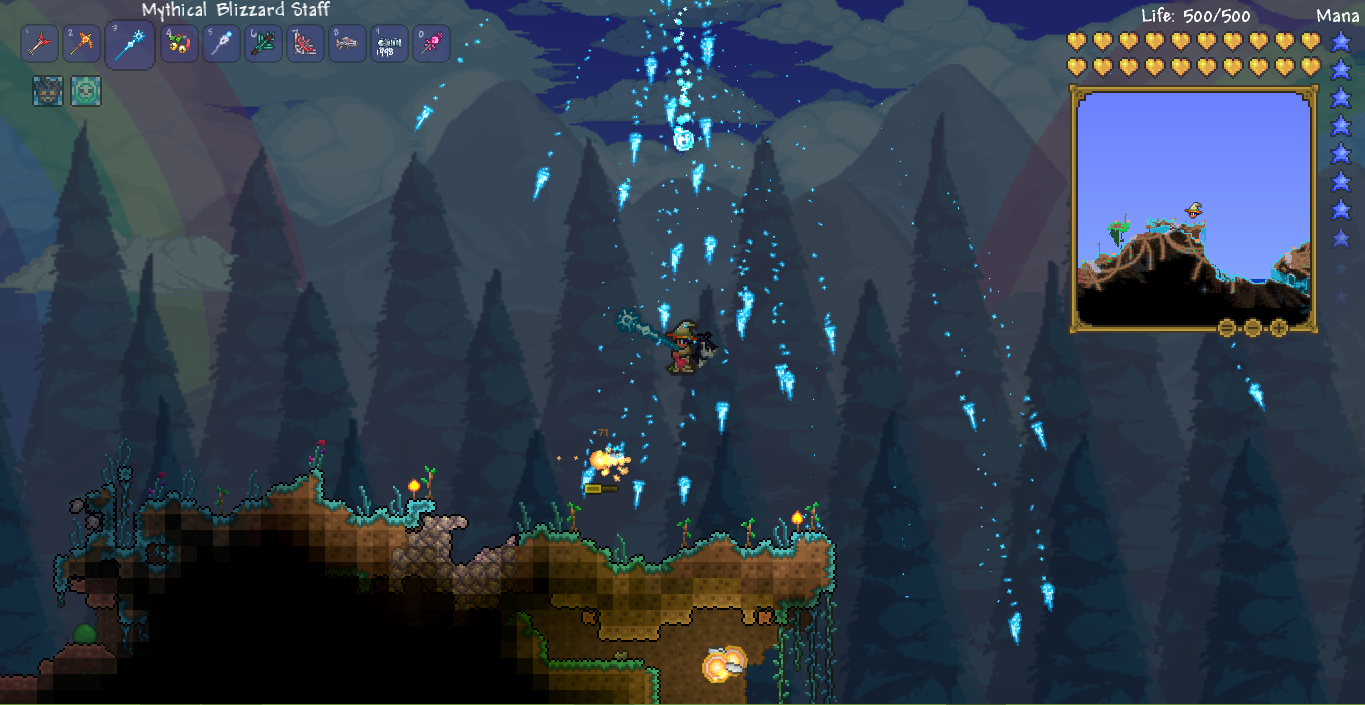Viewport: 1365px width, 705px height.
Task: Select the pink crystal staff in slot 0
Action: (x=431, y=44)
